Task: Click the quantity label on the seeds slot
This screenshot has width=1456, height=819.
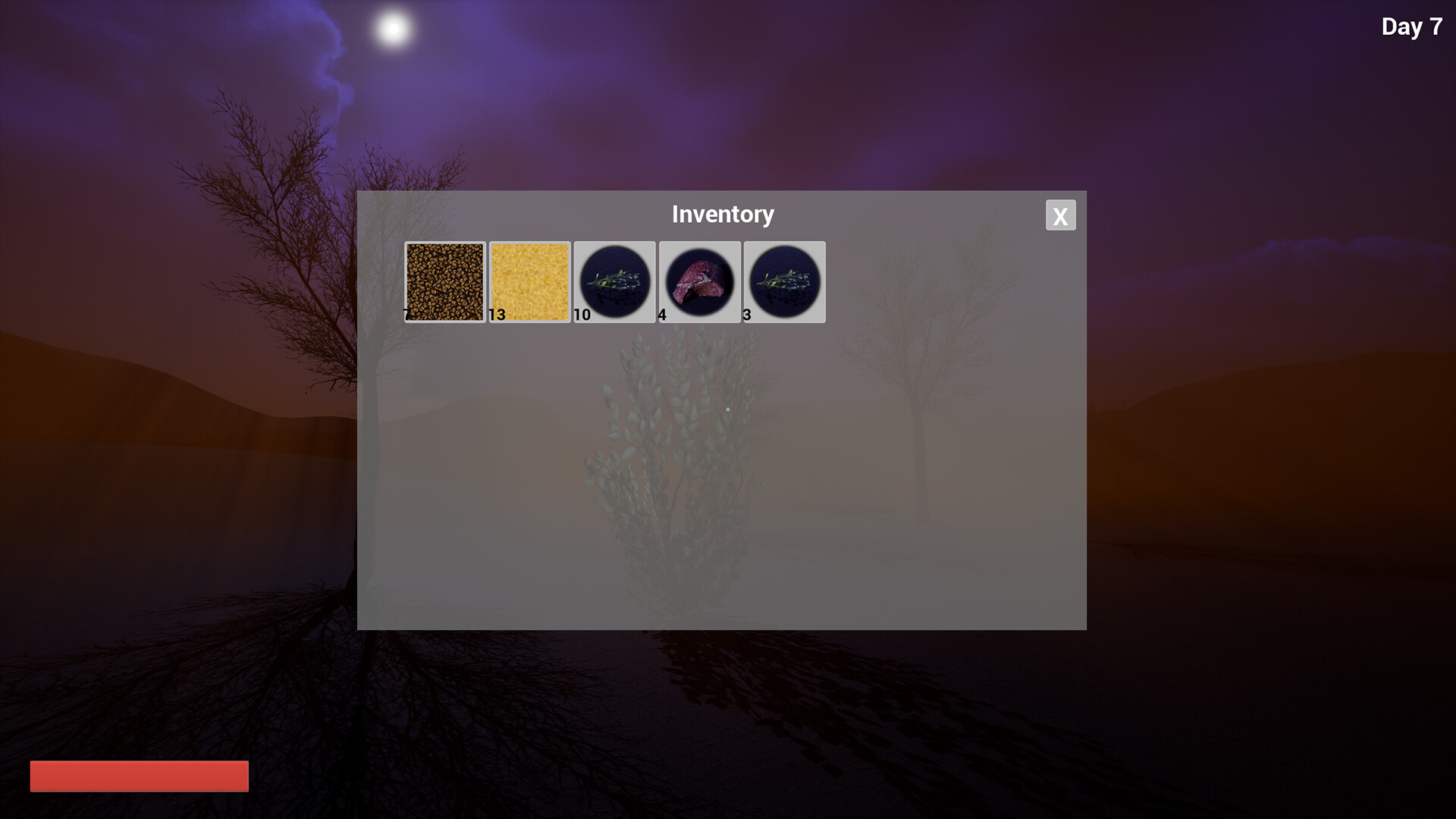Action: pyautogui.click(x=407, y=315)
